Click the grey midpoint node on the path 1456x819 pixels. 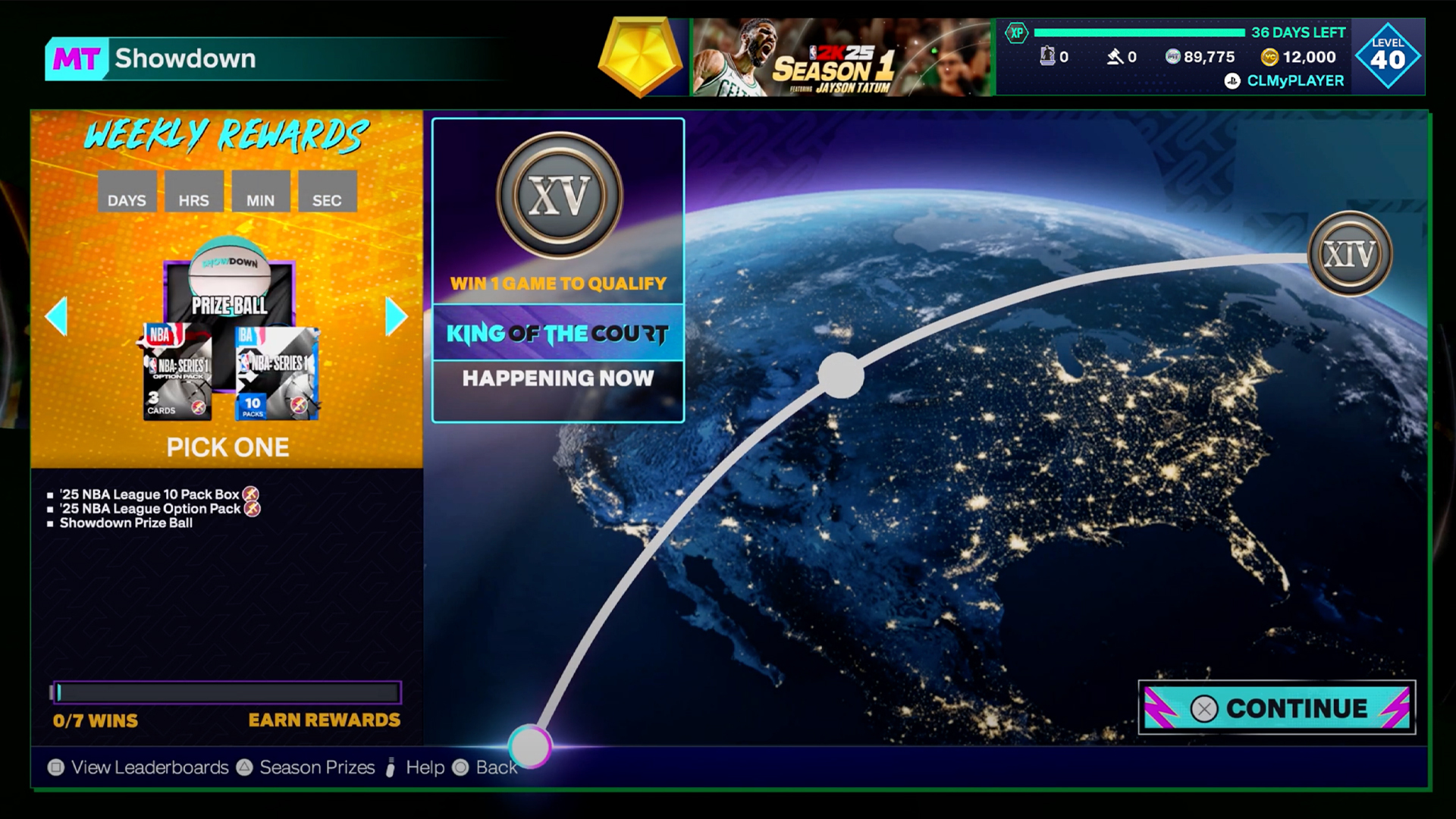coord(841,375)
